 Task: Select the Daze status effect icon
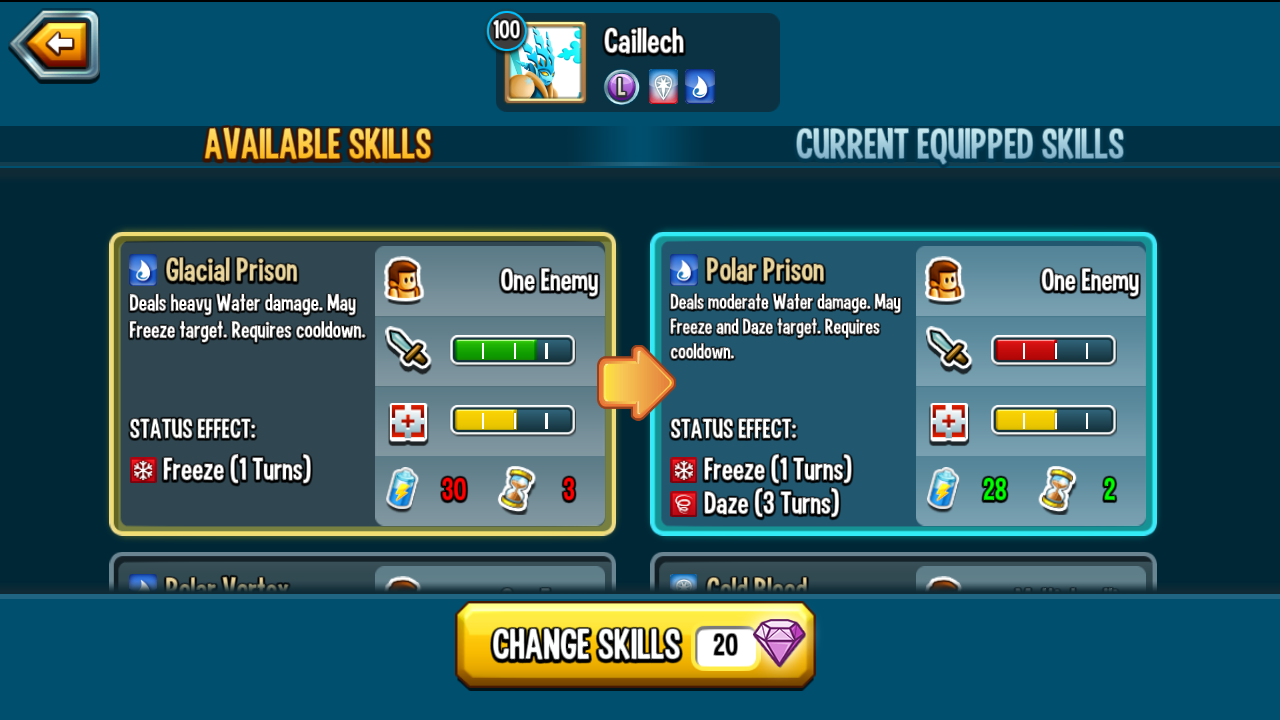coord(682,503)
